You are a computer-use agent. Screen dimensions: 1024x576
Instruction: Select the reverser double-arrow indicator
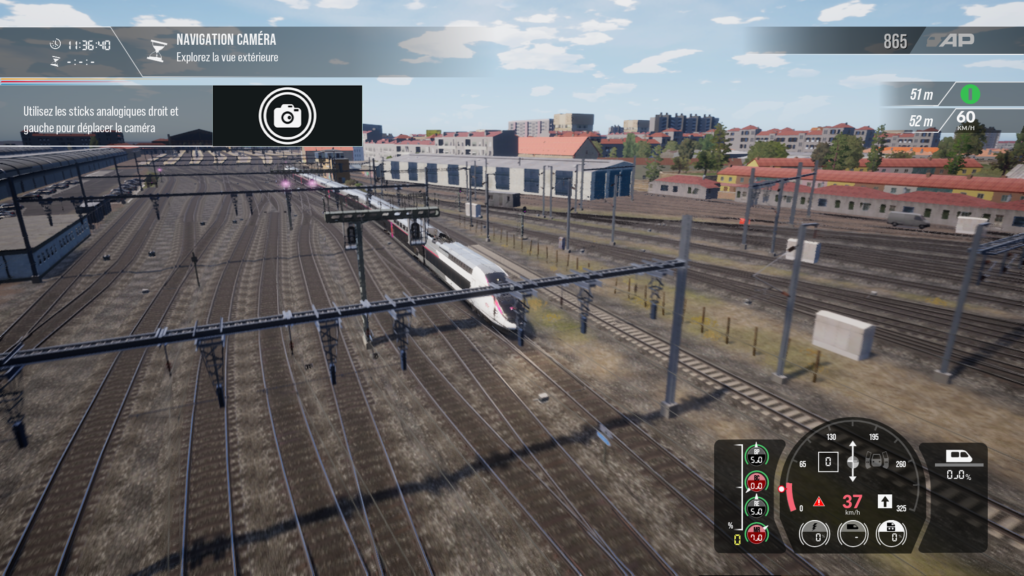click(x=852, y=461)
